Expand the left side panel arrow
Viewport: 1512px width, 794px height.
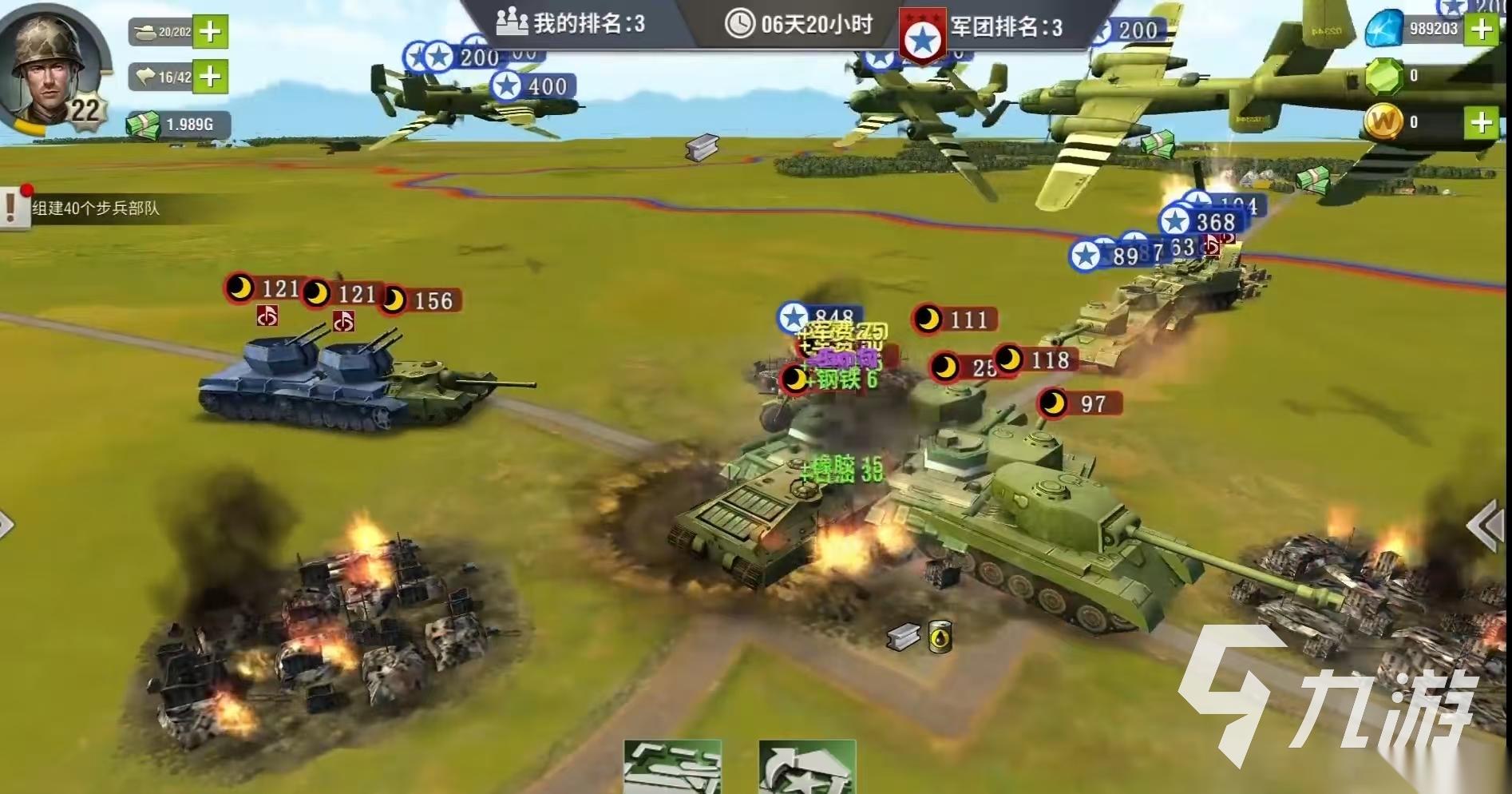[x=6, y=525]
